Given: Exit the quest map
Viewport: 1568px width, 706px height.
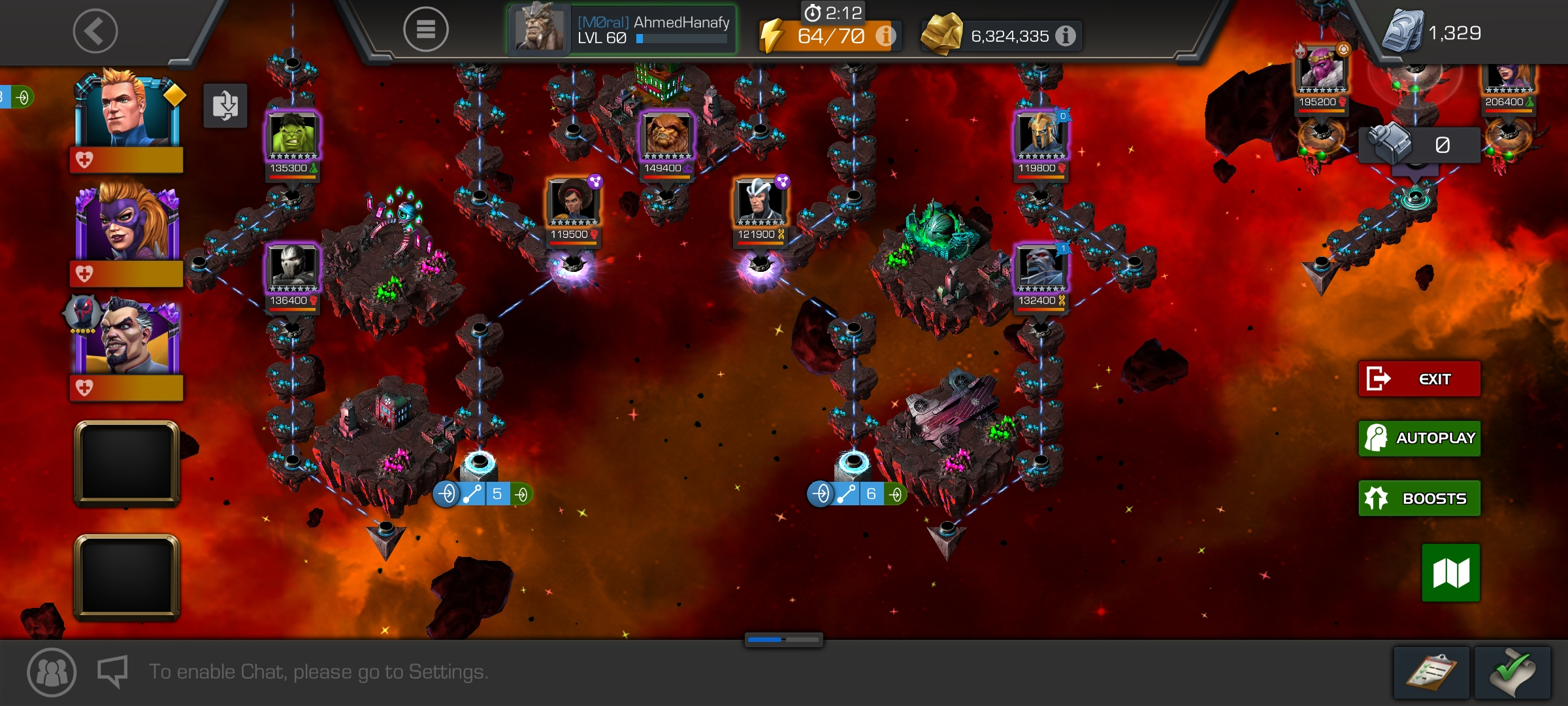Looking at the screenshot, I should pos(1419,379).
